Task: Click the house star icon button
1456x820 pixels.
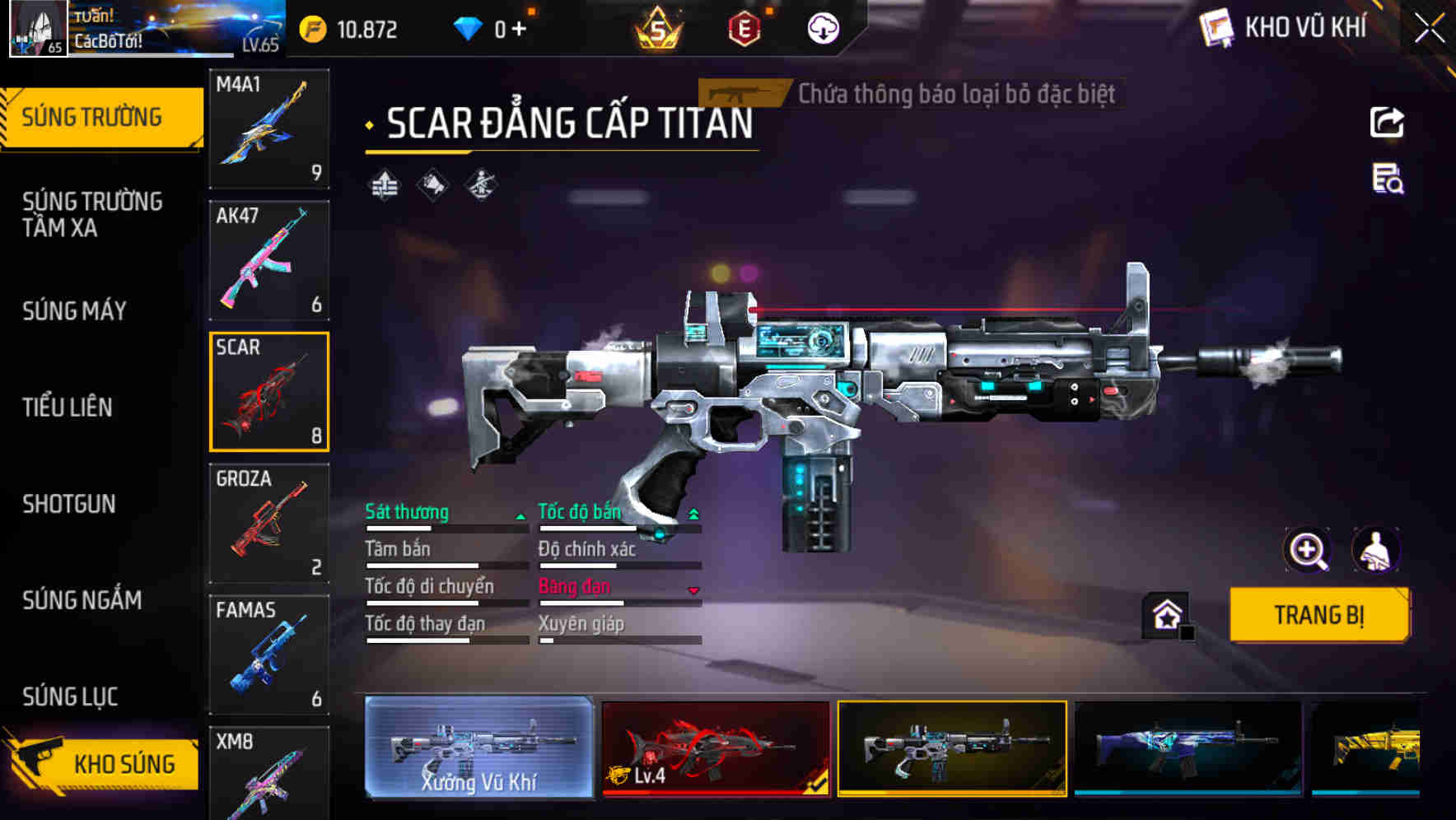Action: click(x=1167, y=614)
